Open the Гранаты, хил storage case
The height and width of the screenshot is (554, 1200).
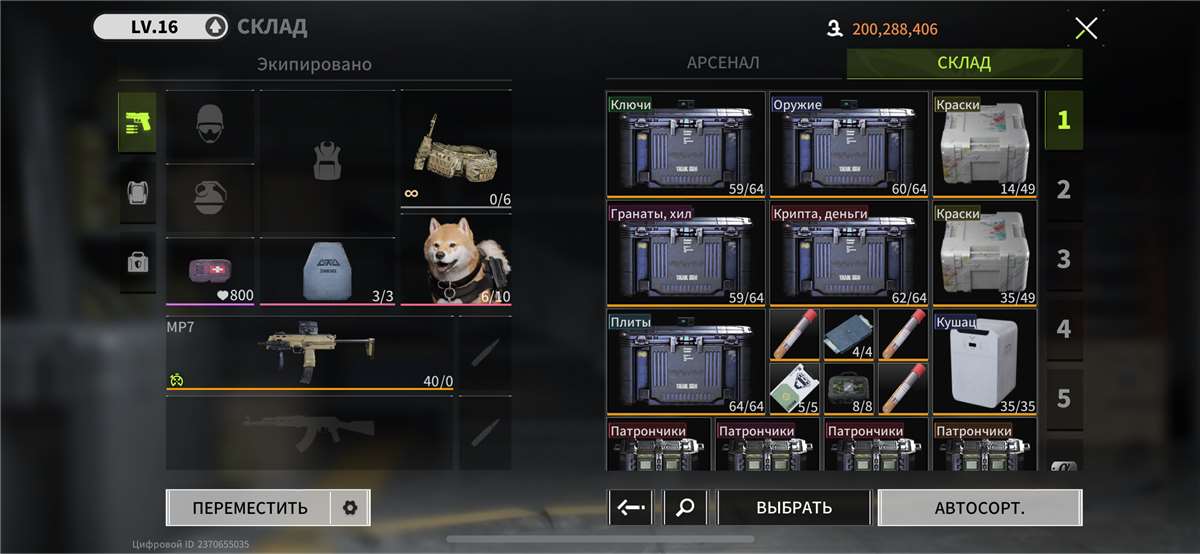686,255
